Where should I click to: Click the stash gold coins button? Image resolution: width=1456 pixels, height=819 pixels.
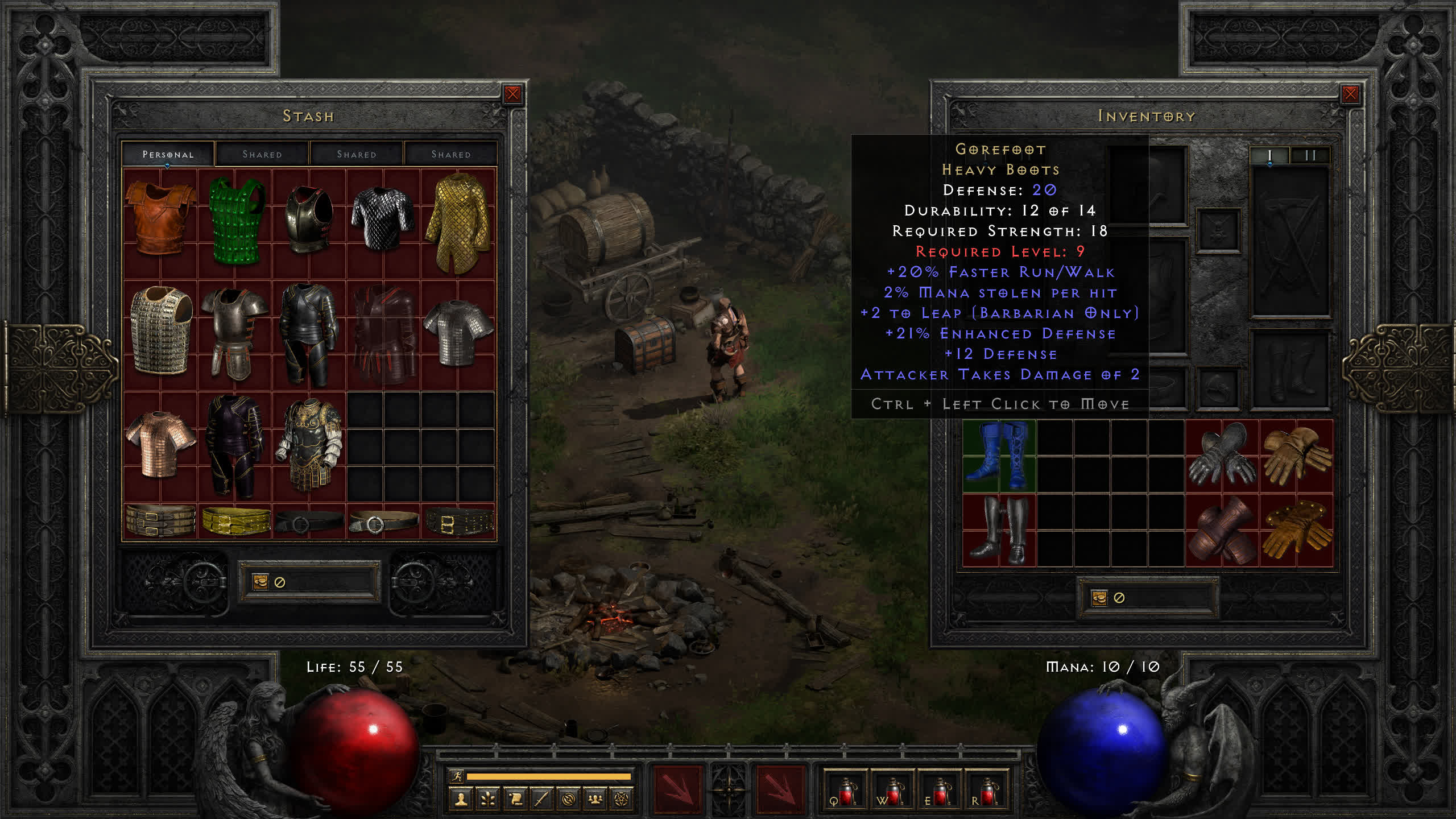[260, 581]
